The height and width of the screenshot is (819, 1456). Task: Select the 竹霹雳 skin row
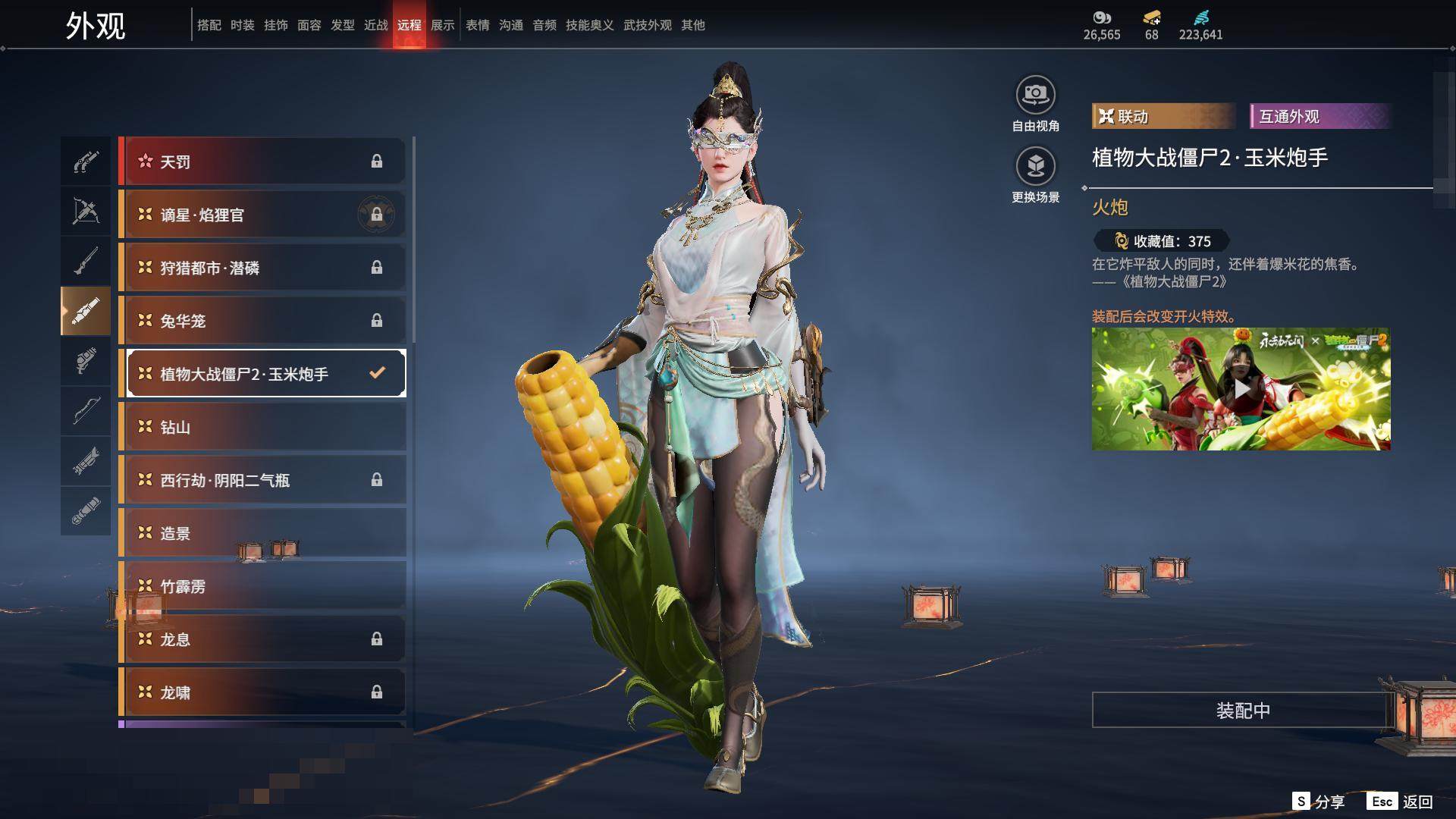click(262, 586)
